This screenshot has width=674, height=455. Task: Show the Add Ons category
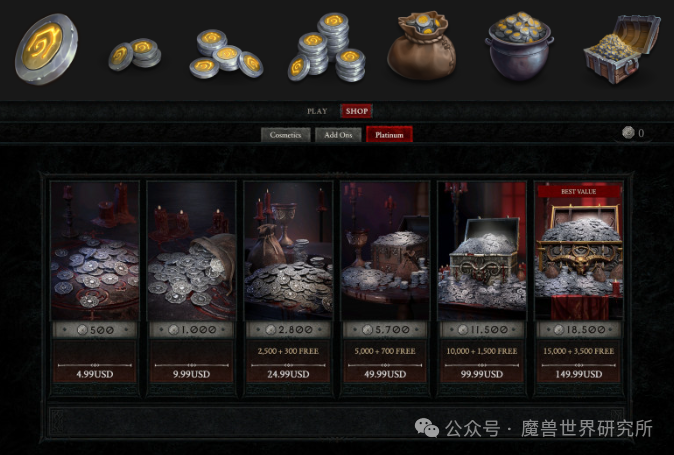point(338,135)
